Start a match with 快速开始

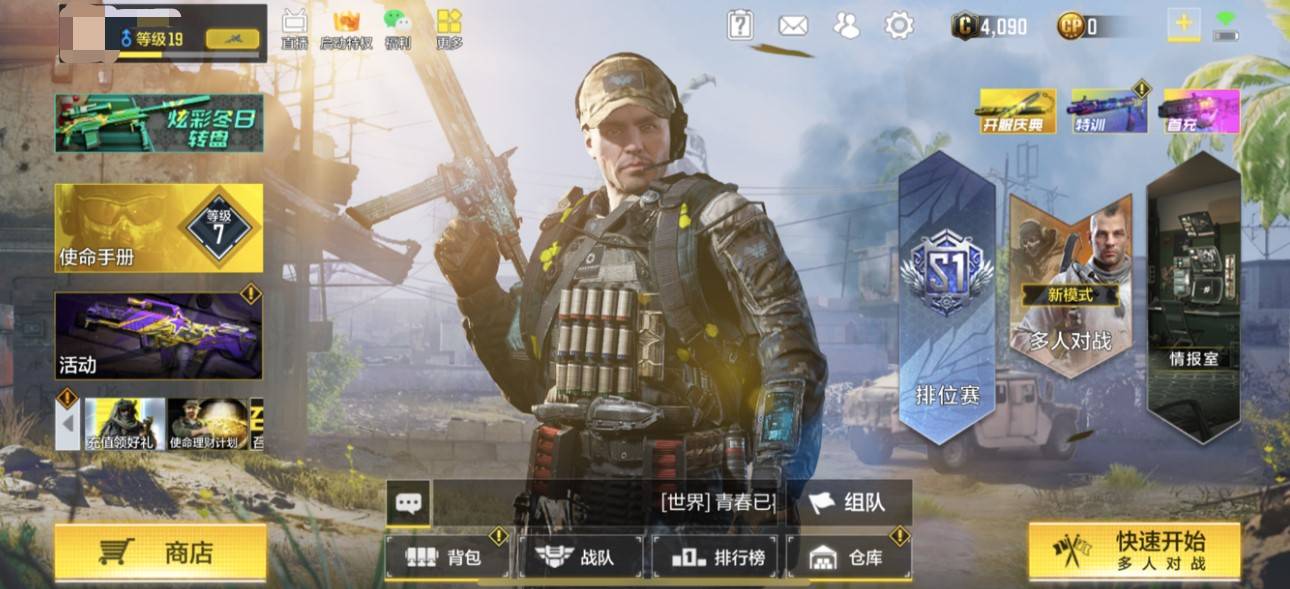pos(1134,551)
